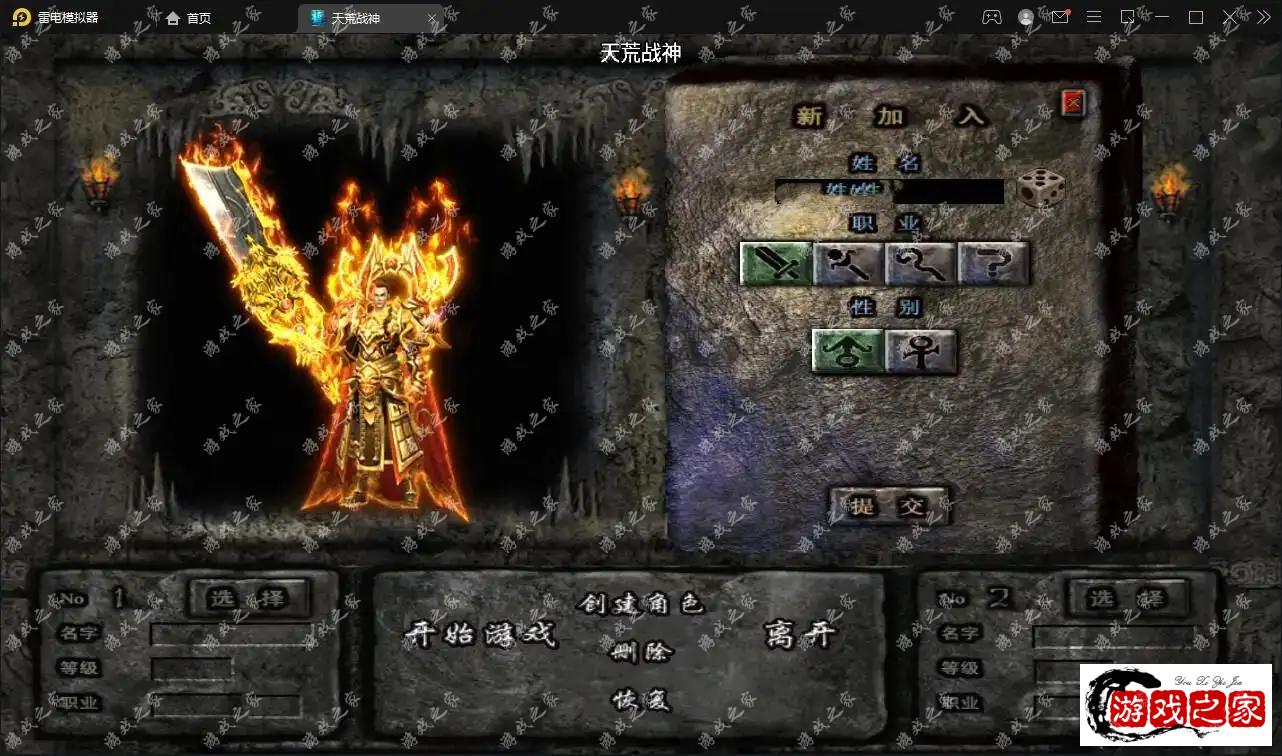
Task: Submit the new character with 提交
Action: (888, 506)
